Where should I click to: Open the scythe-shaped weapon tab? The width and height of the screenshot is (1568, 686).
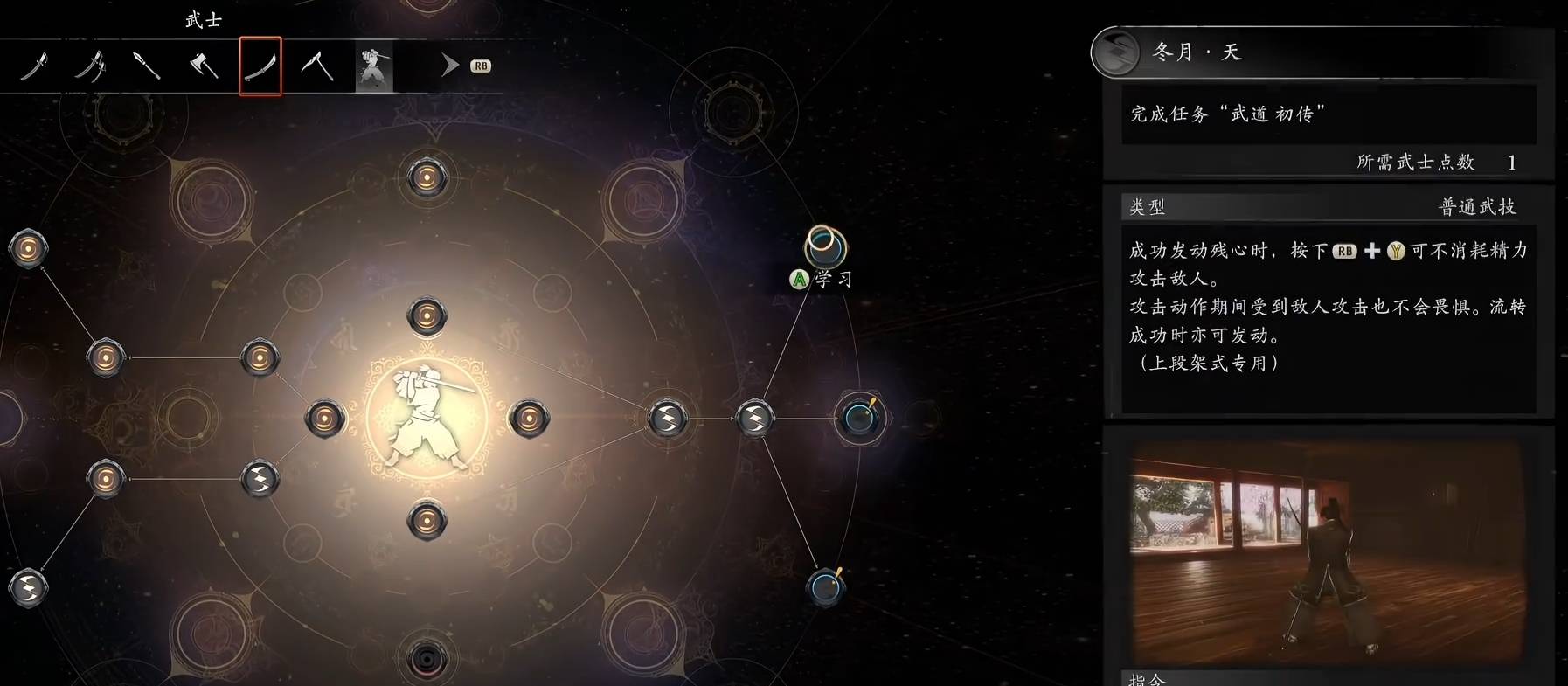pos(316,66)
